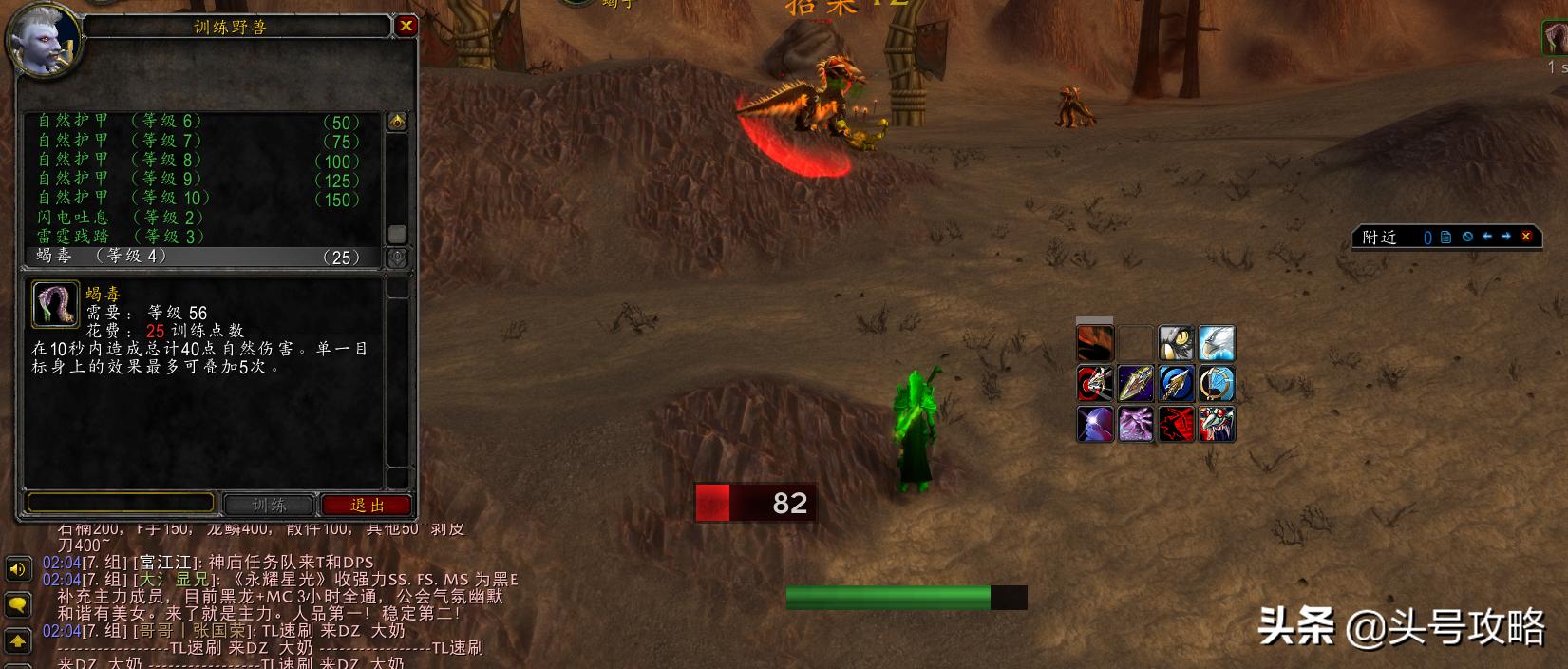Use the arrow-and-target aimed shot ability
Viewport: 1568px width, 669px height.
[1095, 384]
